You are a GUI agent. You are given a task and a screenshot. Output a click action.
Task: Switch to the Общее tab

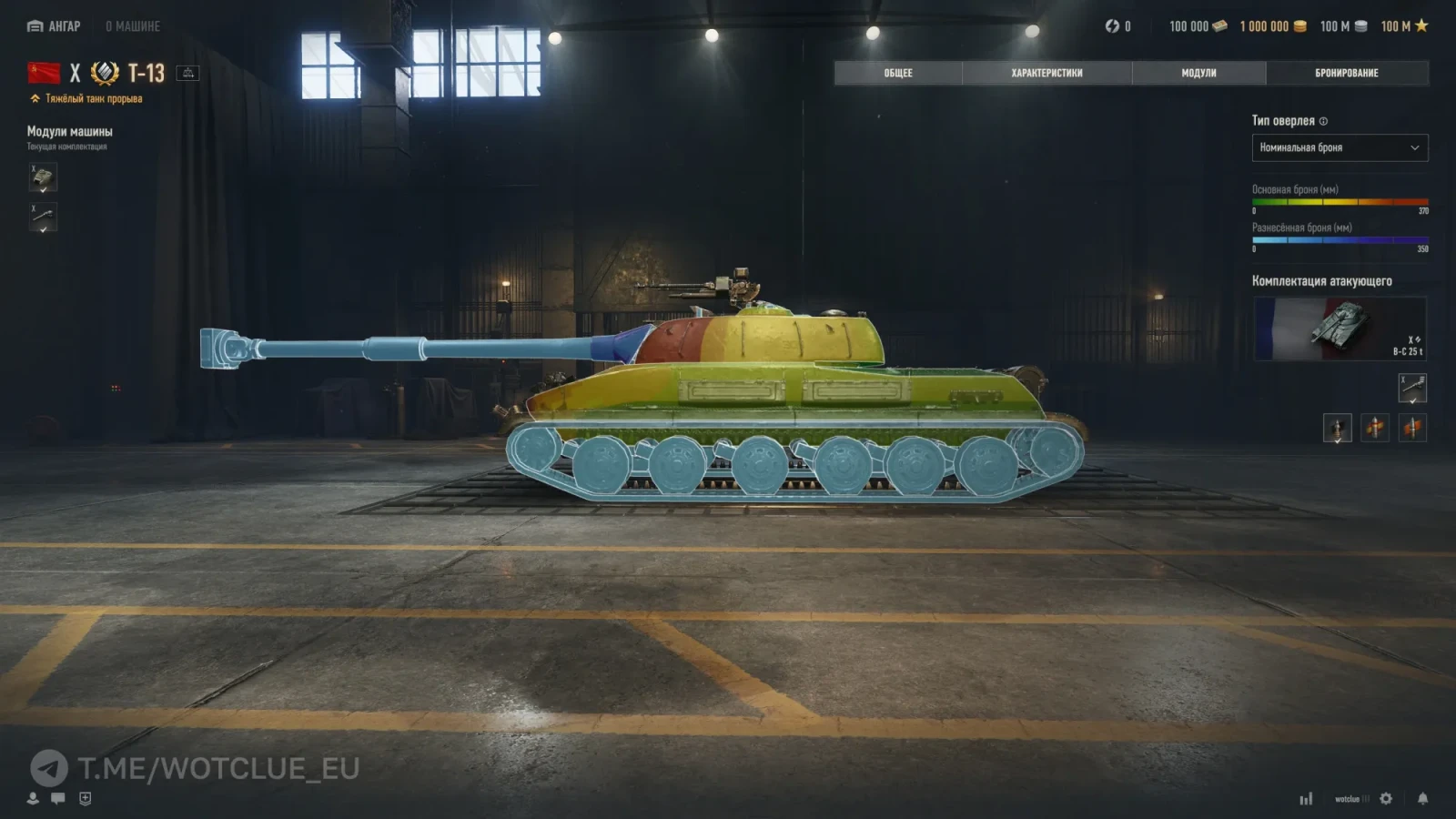click(898, 73)
